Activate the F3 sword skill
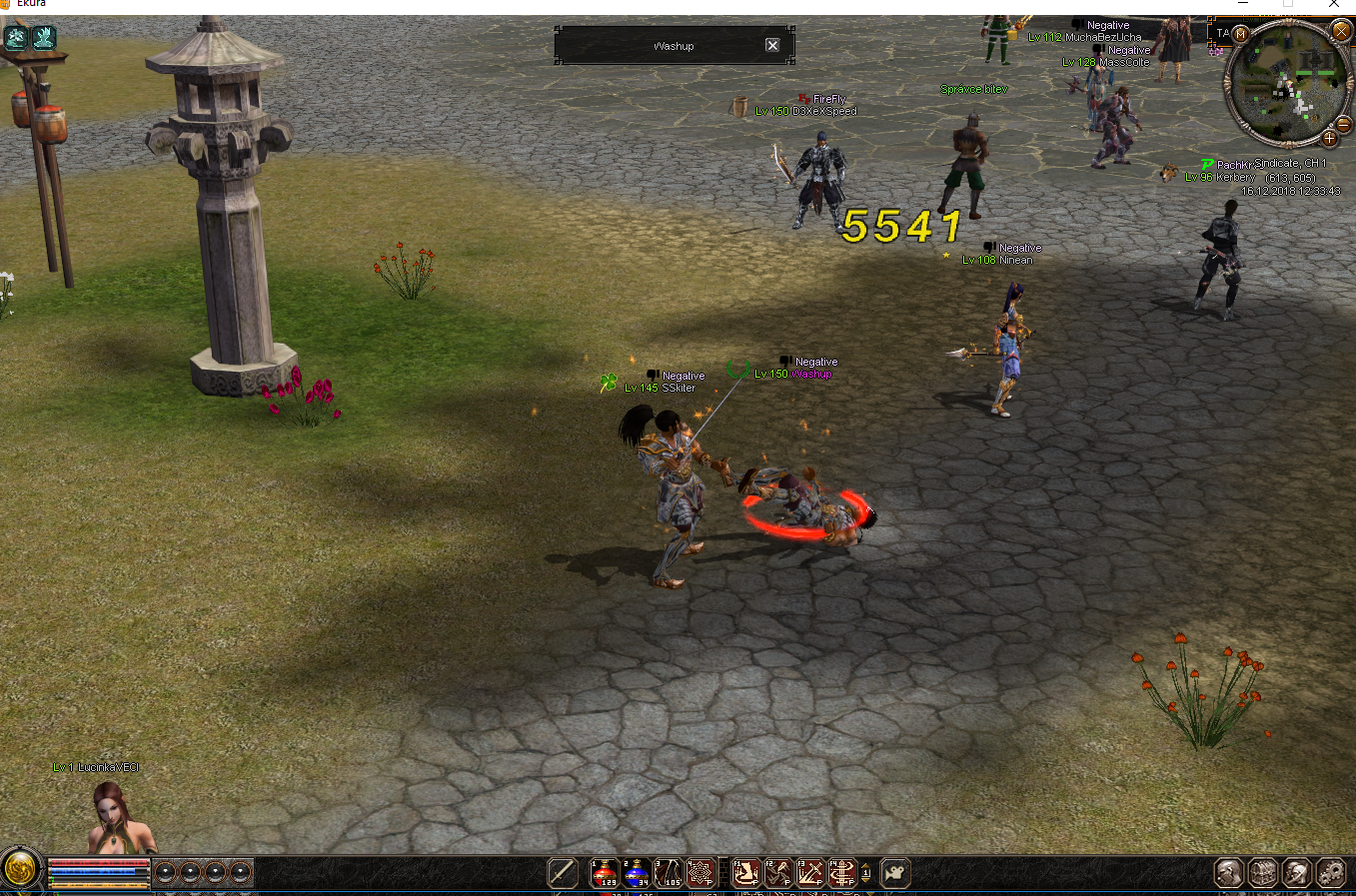Viewport: 1356px width, 896px height. 810,873
